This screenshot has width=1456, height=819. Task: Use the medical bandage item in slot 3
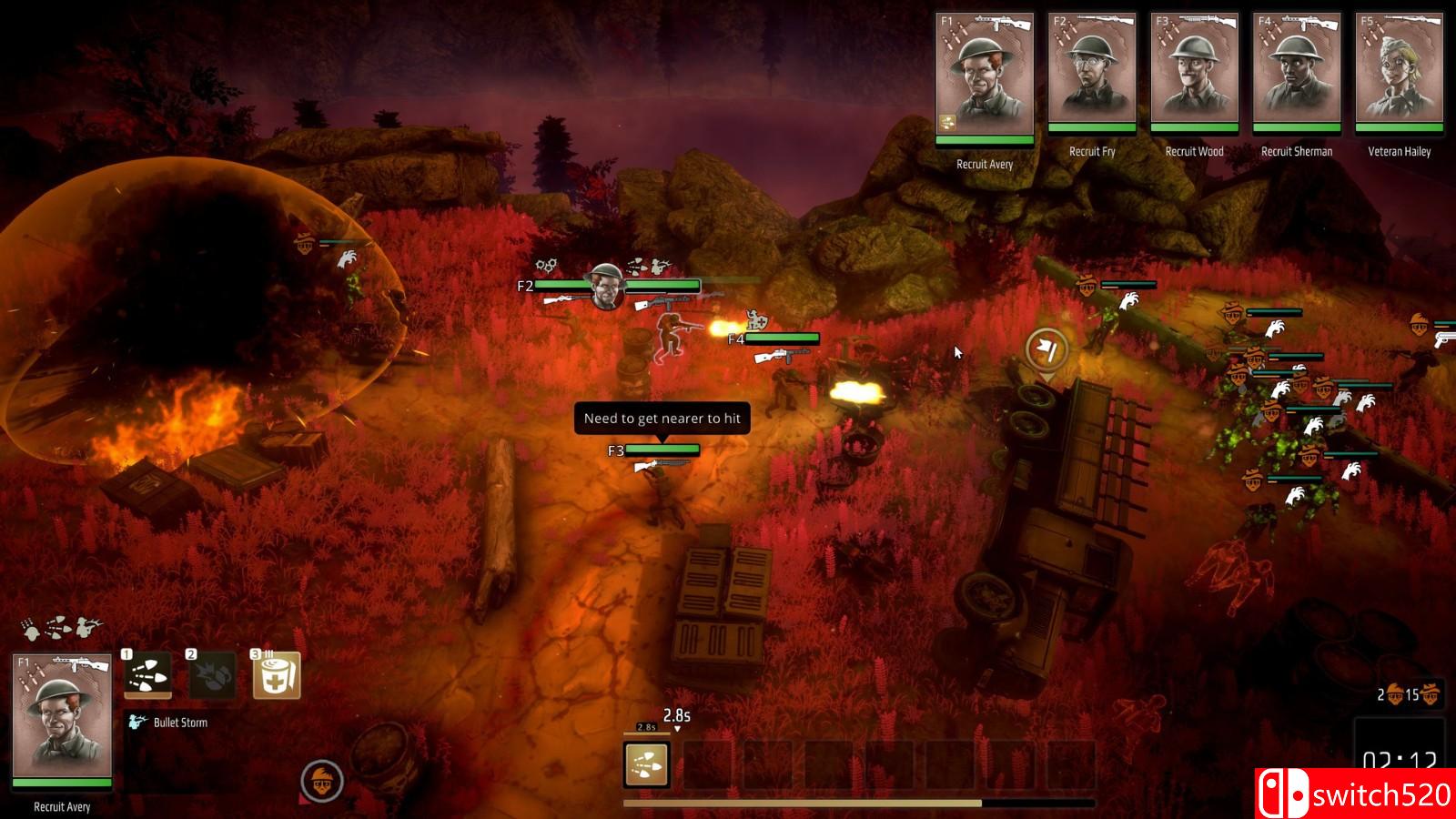[x=277, y=675]
